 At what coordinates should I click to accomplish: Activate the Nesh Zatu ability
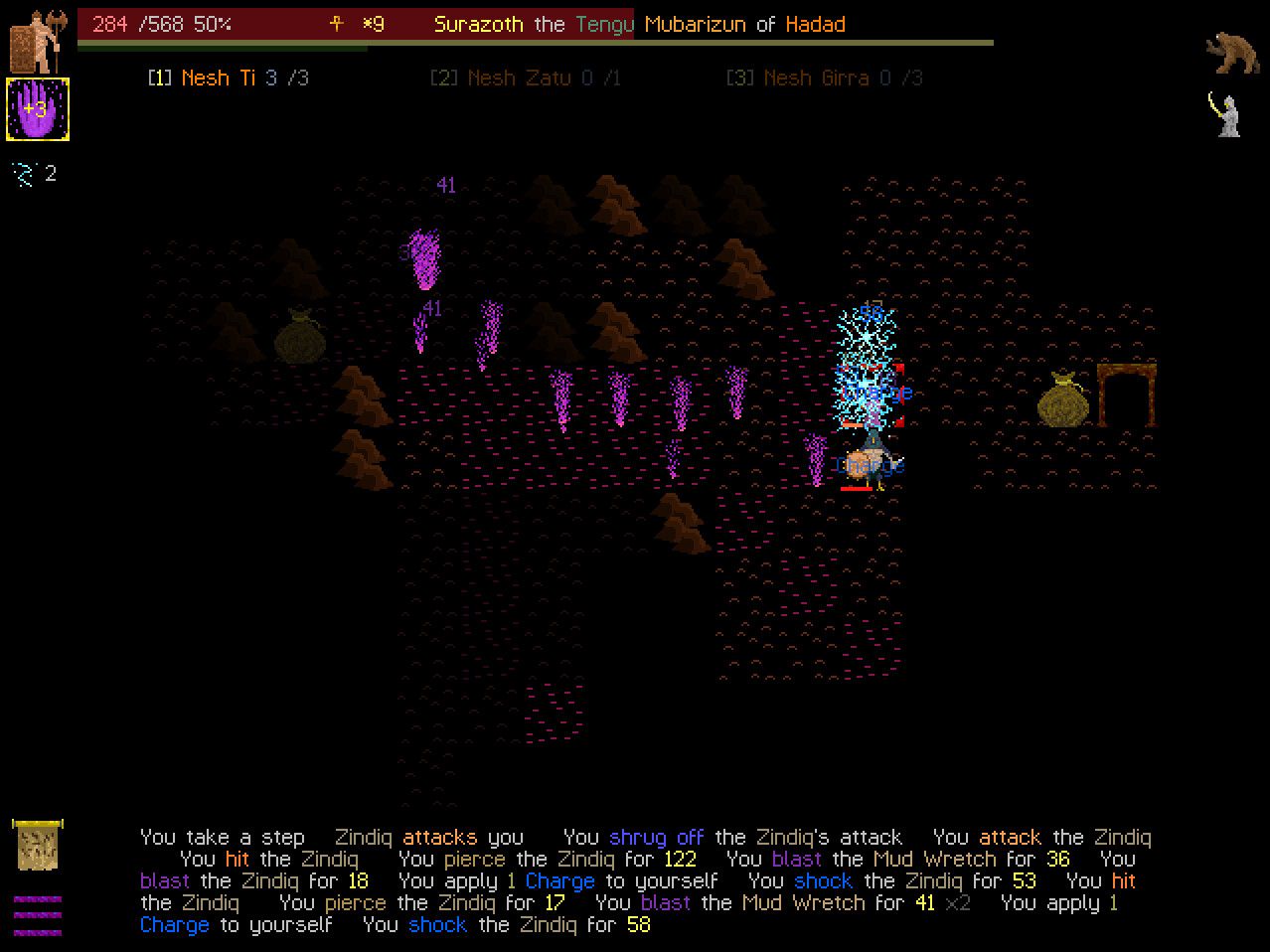point(525,78)
